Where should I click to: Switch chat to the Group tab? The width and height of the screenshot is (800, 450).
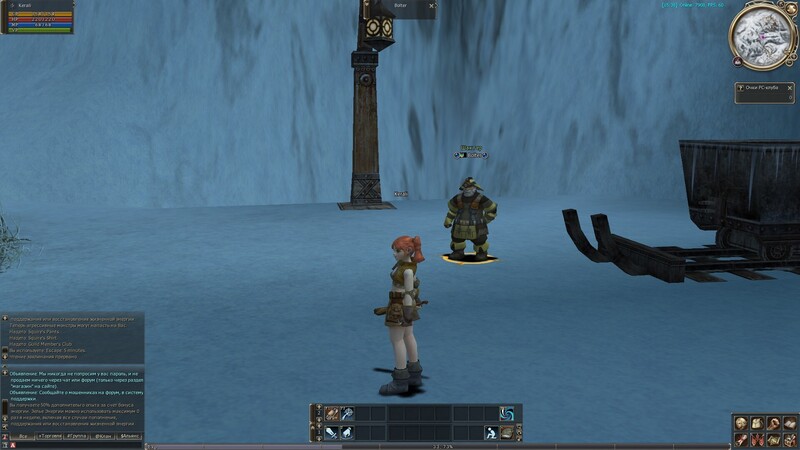click(x=76, y=437)
